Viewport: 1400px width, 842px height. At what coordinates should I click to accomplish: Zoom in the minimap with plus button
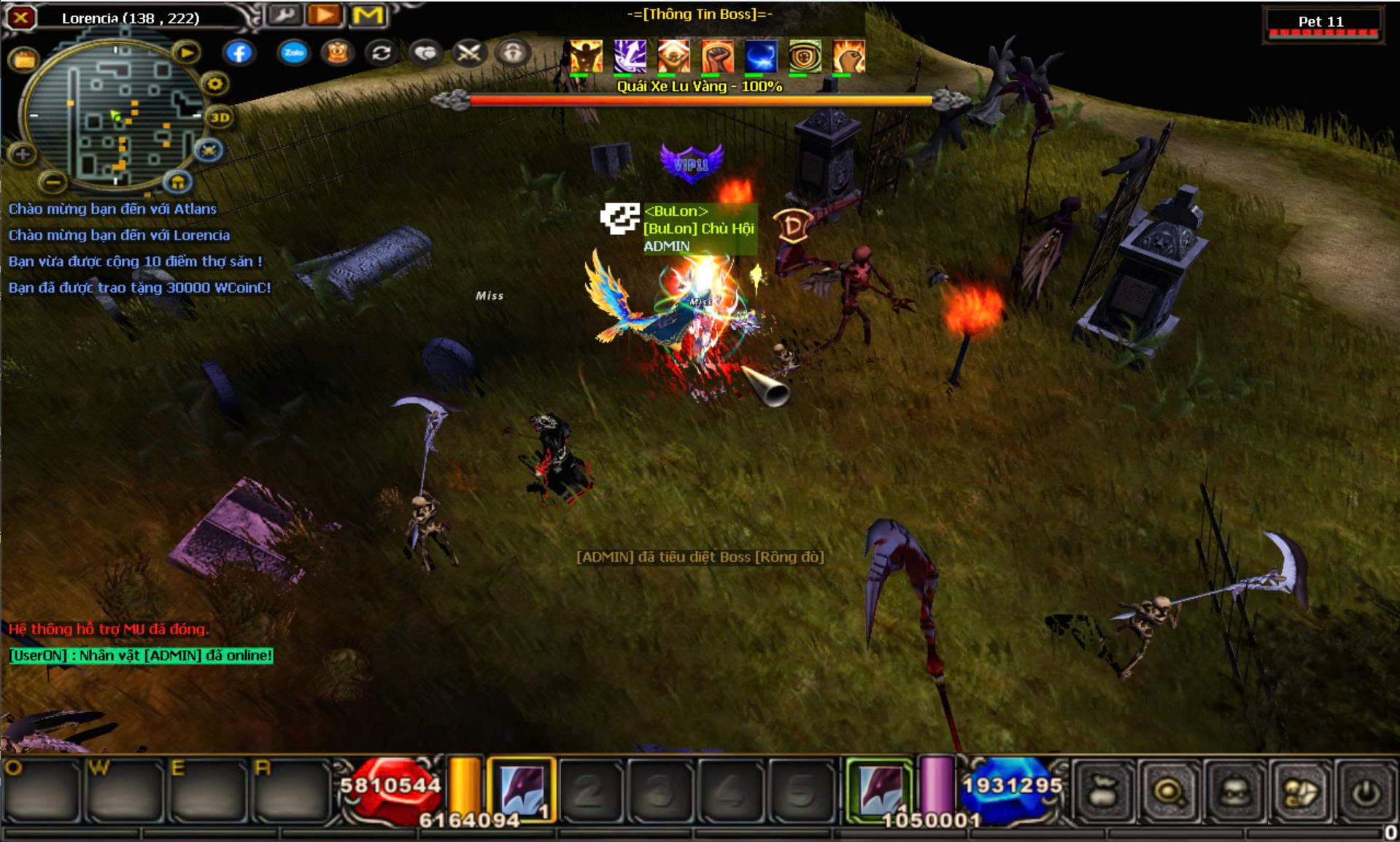pos(23,154)
